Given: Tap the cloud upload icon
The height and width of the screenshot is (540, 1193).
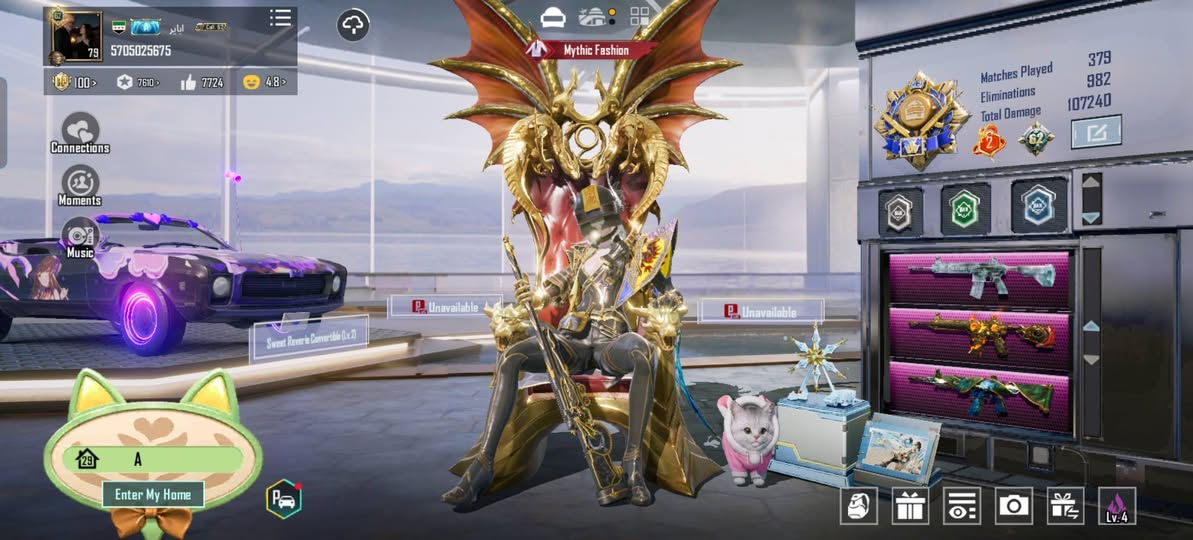Looking at the screenshot, I should (x=353, y=24).
